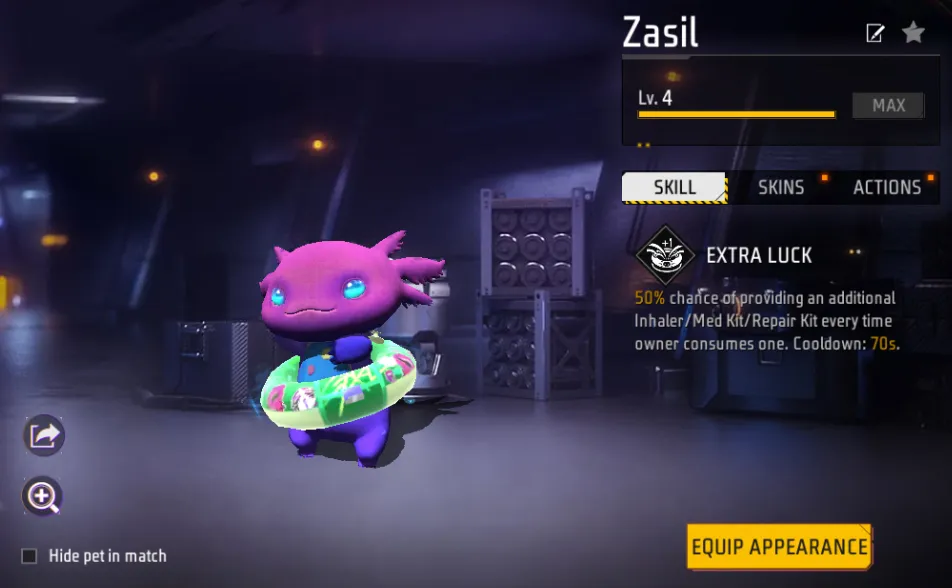This screenshot has width=952, height=588.
Task: Toggle the Hide pet in match checkbox
Action: (29, 556)
